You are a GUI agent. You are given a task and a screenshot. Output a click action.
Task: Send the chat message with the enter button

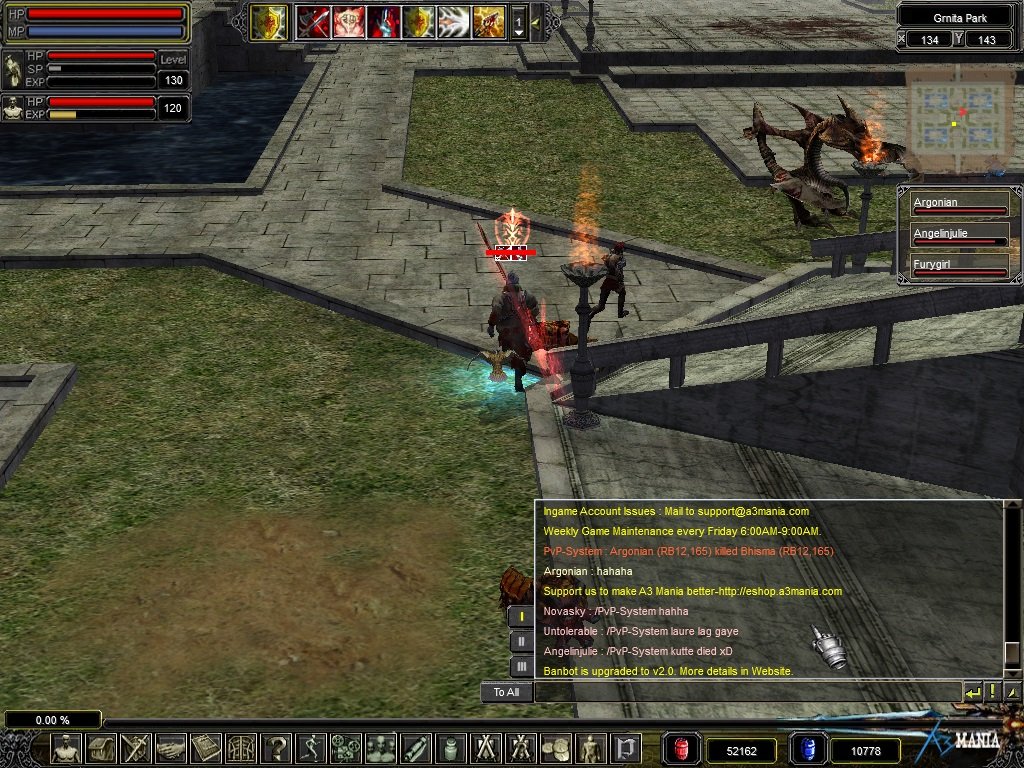click(x=973, y=692)
